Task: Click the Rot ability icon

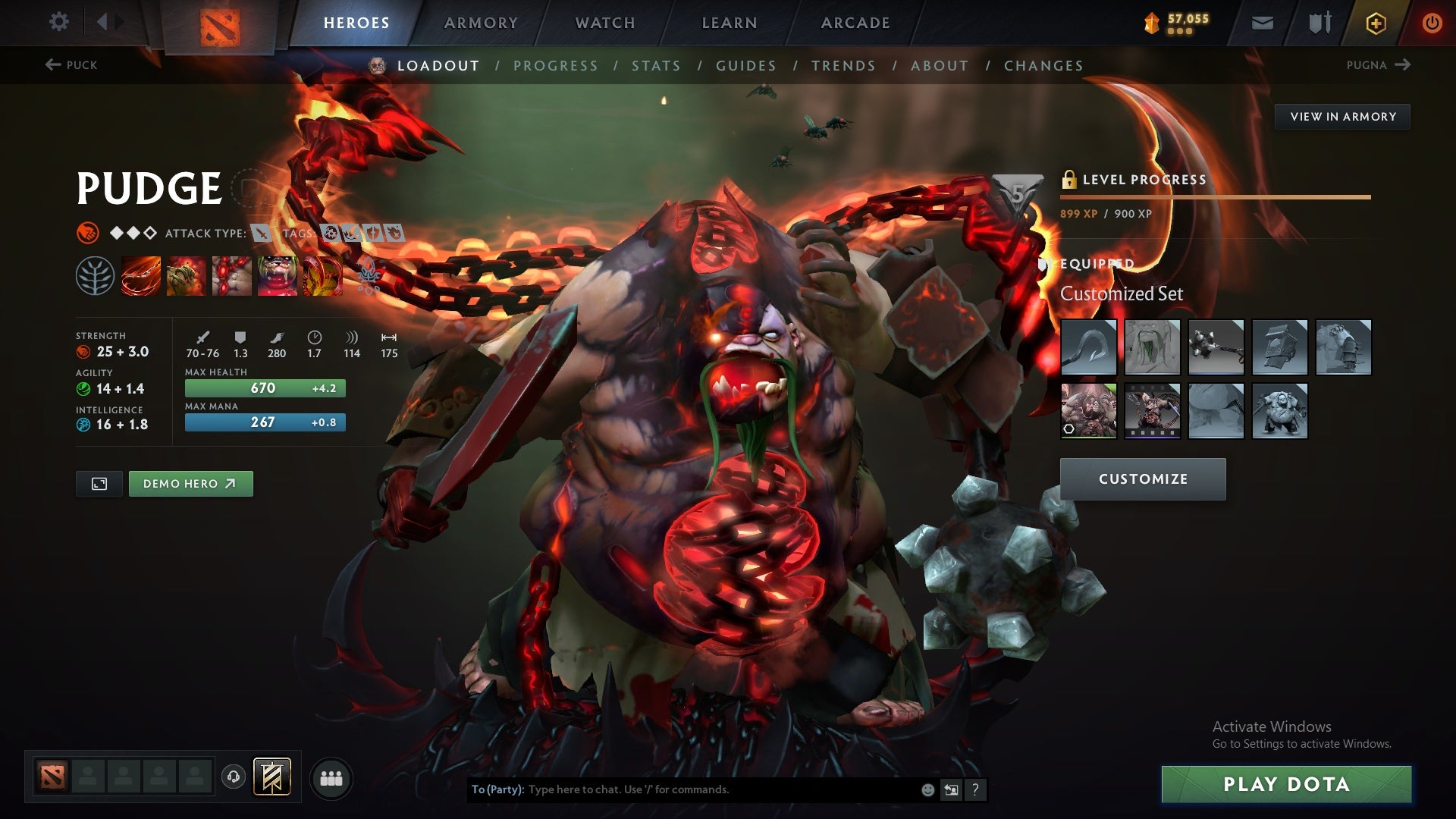Action: click(x=186, y=277)
